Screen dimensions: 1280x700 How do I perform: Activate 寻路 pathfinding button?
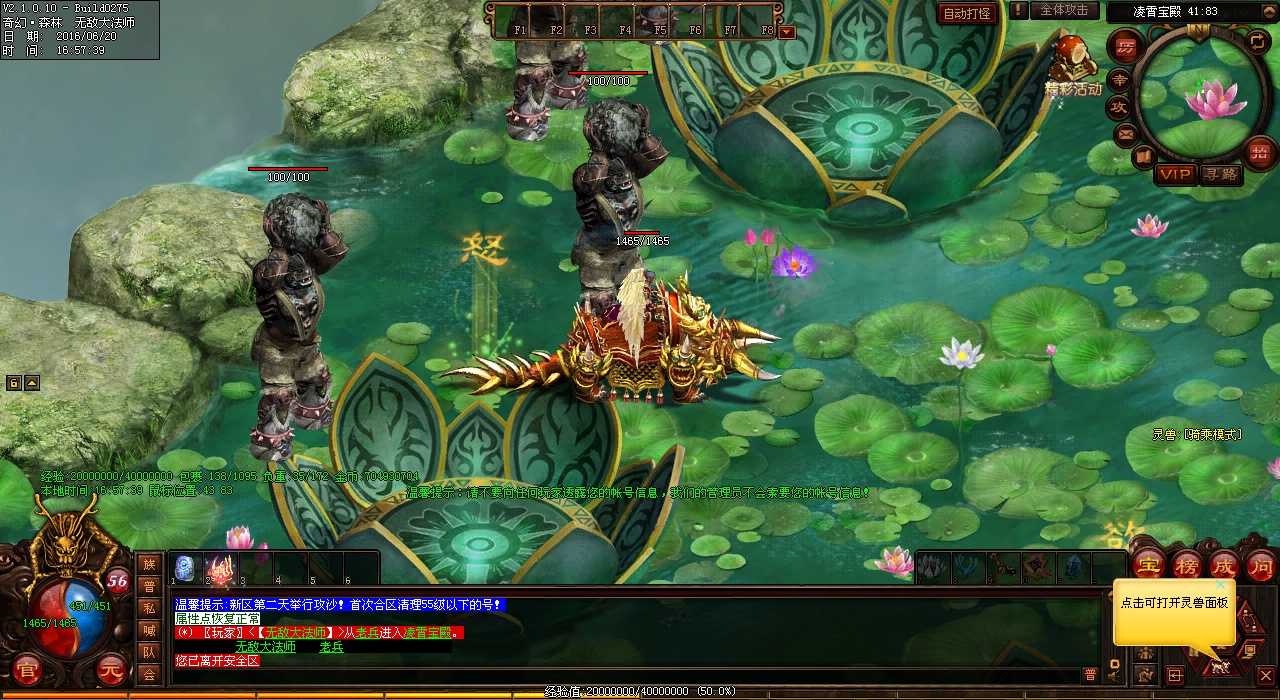coord(1220,174)
